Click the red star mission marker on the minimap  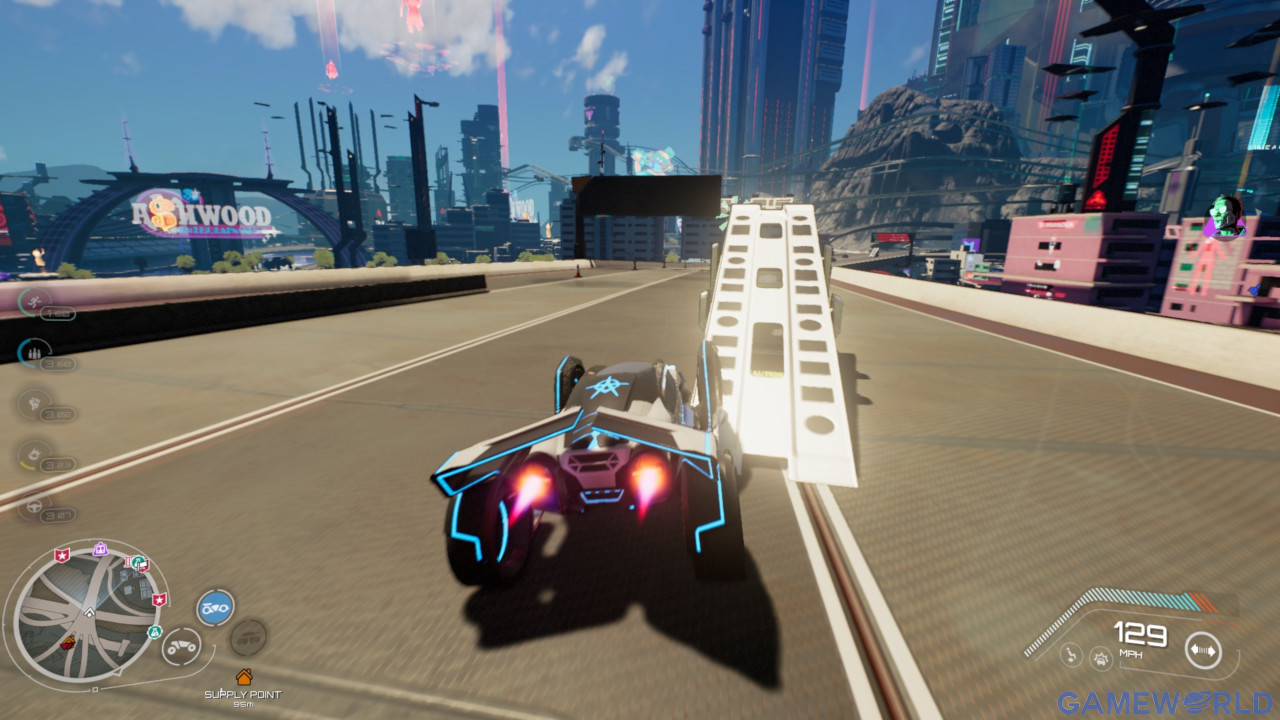[62, 555]
